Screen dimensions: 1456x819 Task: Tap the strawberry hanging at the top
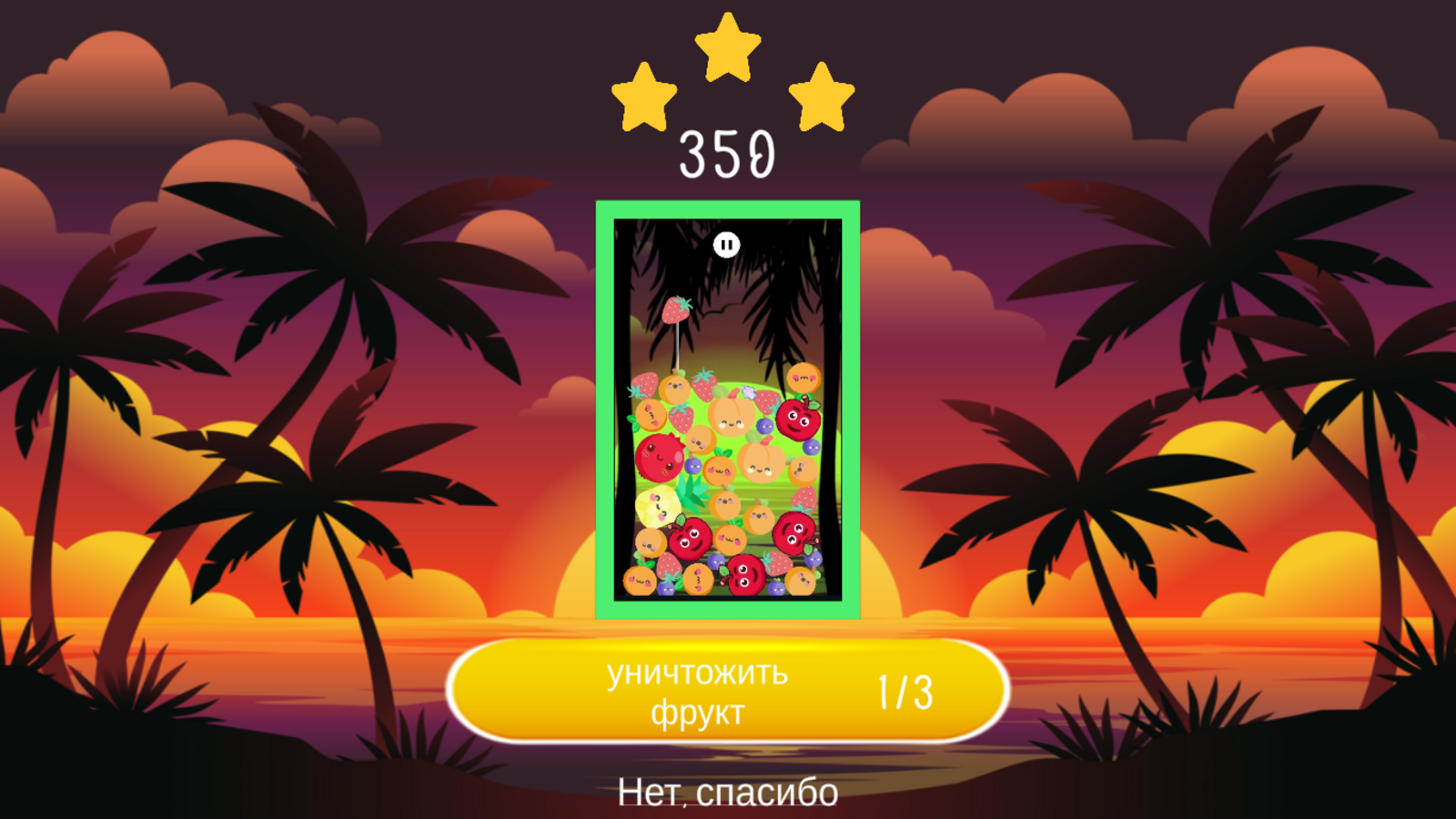[x=678, y=309]
